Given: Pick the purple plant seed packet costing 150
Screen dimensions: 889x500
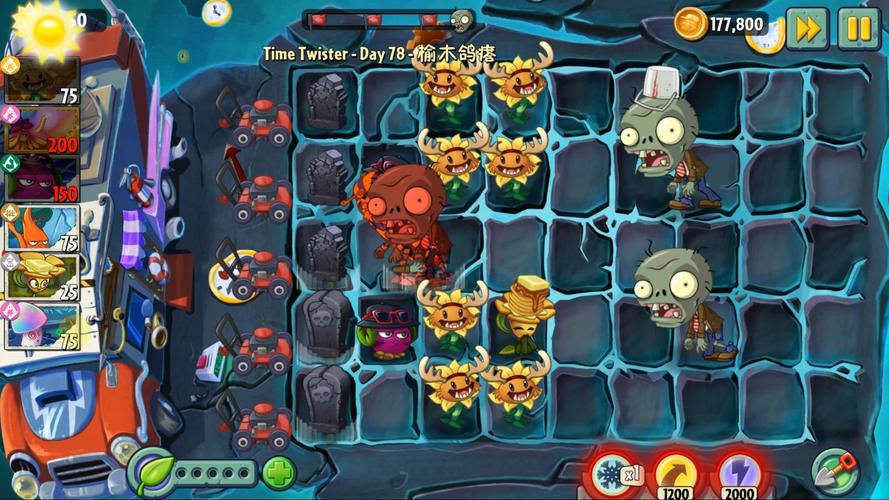Looking at the screenshot, I should click(x=42, y=178).
